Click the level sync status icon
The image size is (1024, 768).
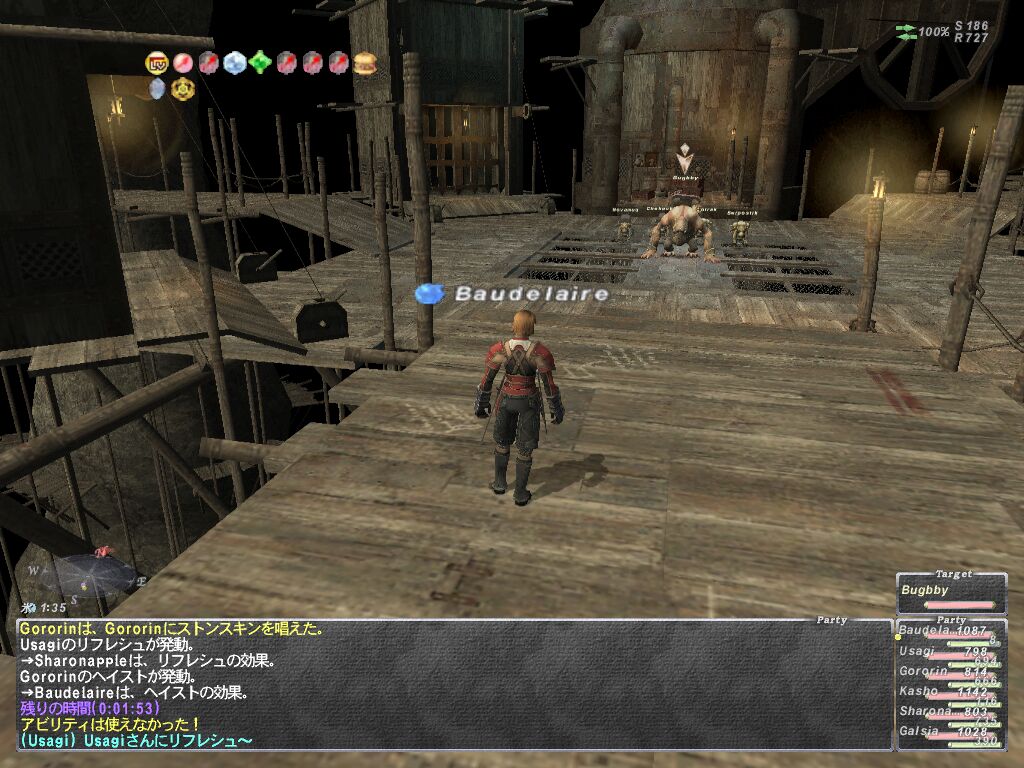click(x=157, y=63)
